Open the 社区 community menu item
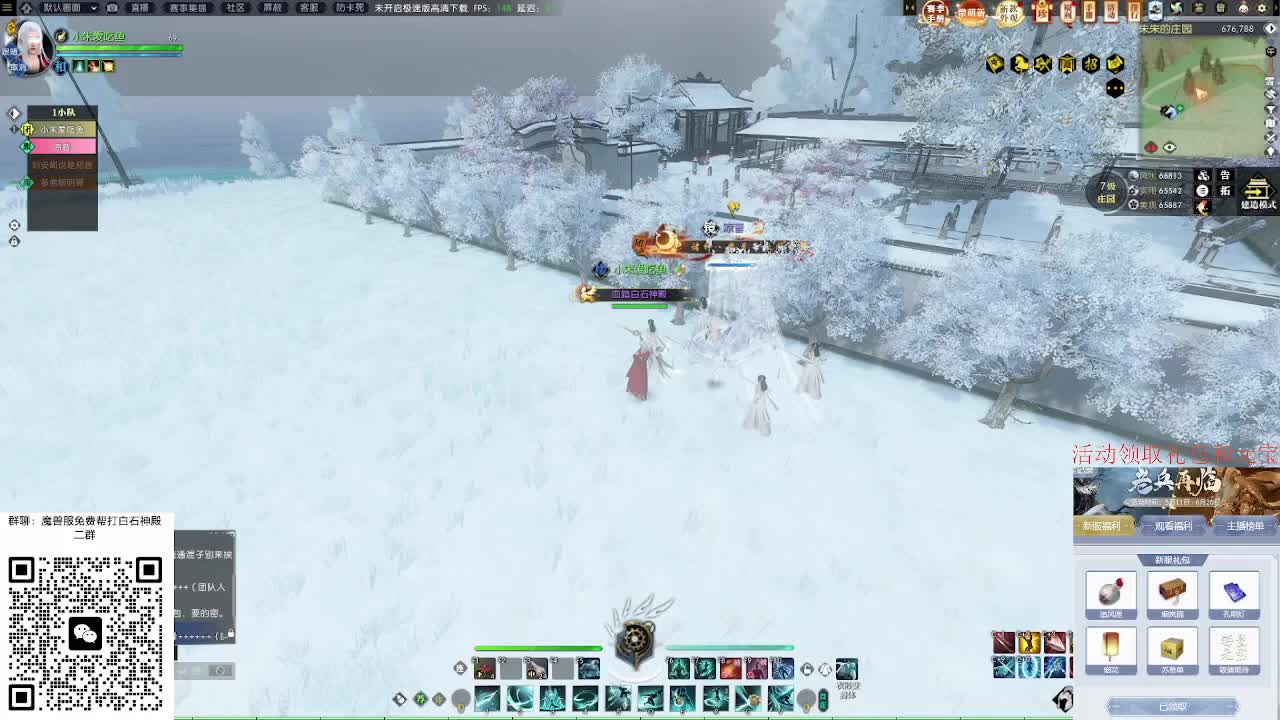Viewport: 1280px width, 720px height. [x=236, y=8]
